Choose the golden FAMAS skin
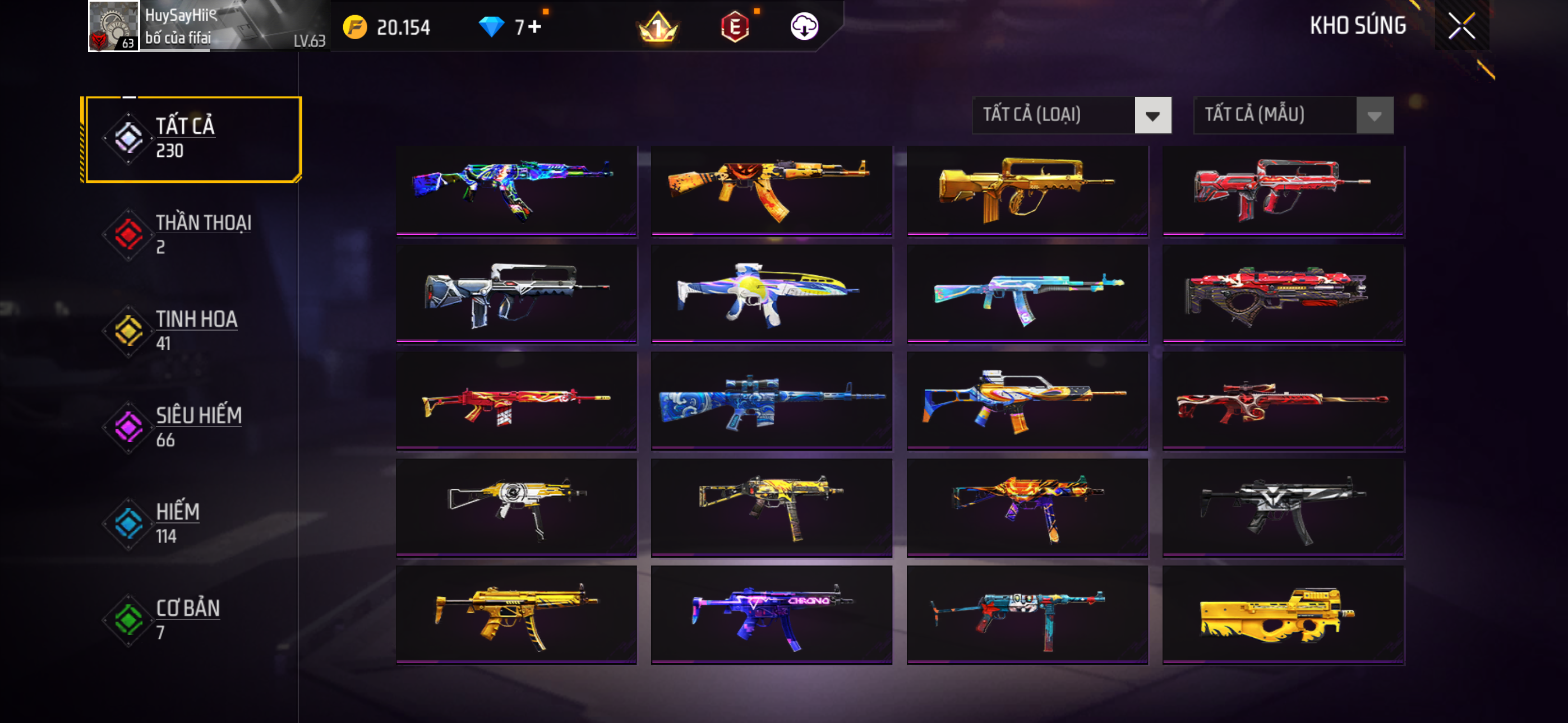 1027,189
